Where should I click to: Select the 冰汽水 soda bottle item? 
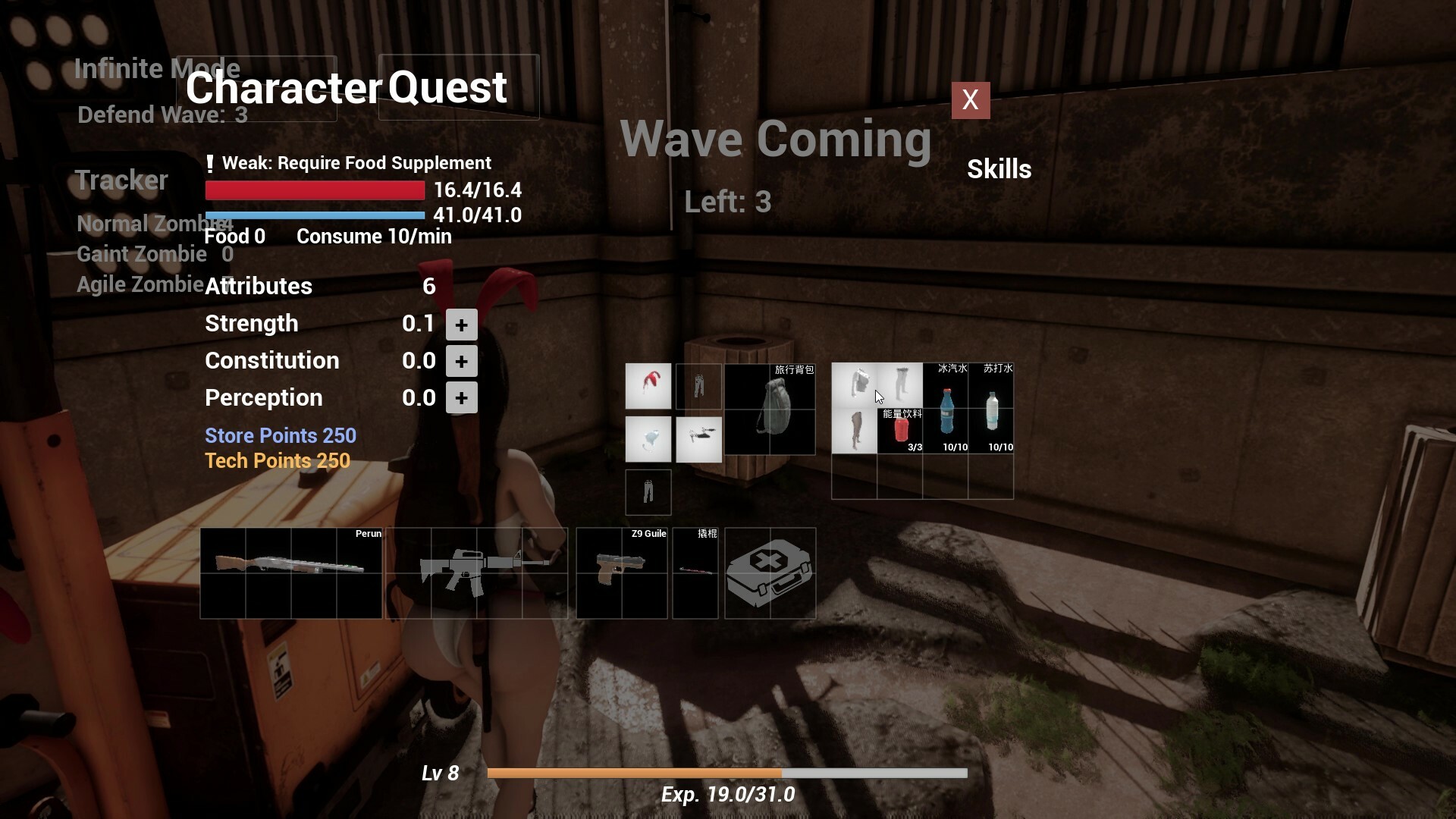[947, 407]
